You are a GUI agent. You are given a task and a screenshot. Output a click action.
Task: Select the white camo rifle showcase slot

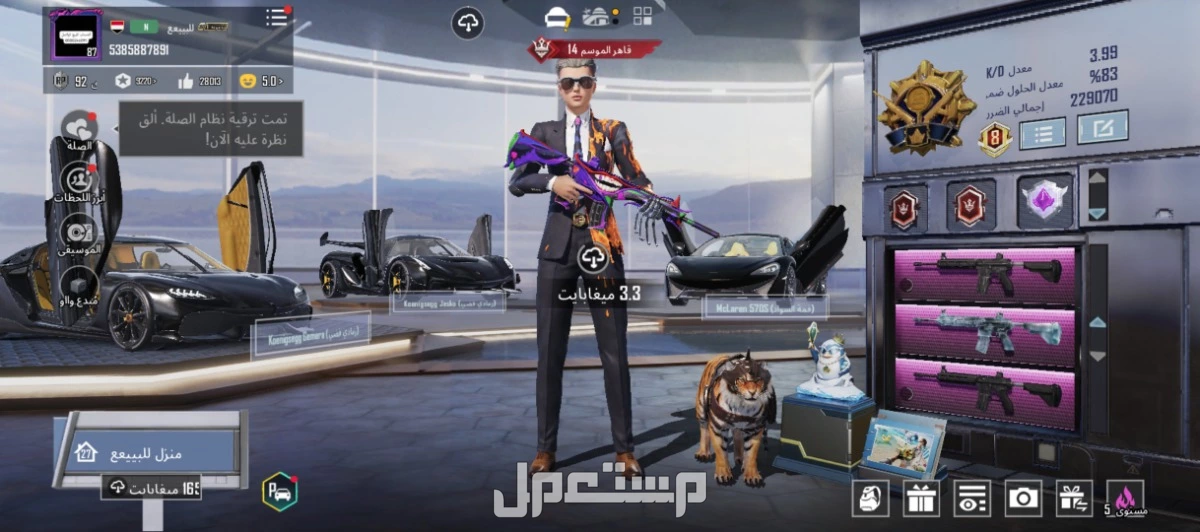[985, 331]
